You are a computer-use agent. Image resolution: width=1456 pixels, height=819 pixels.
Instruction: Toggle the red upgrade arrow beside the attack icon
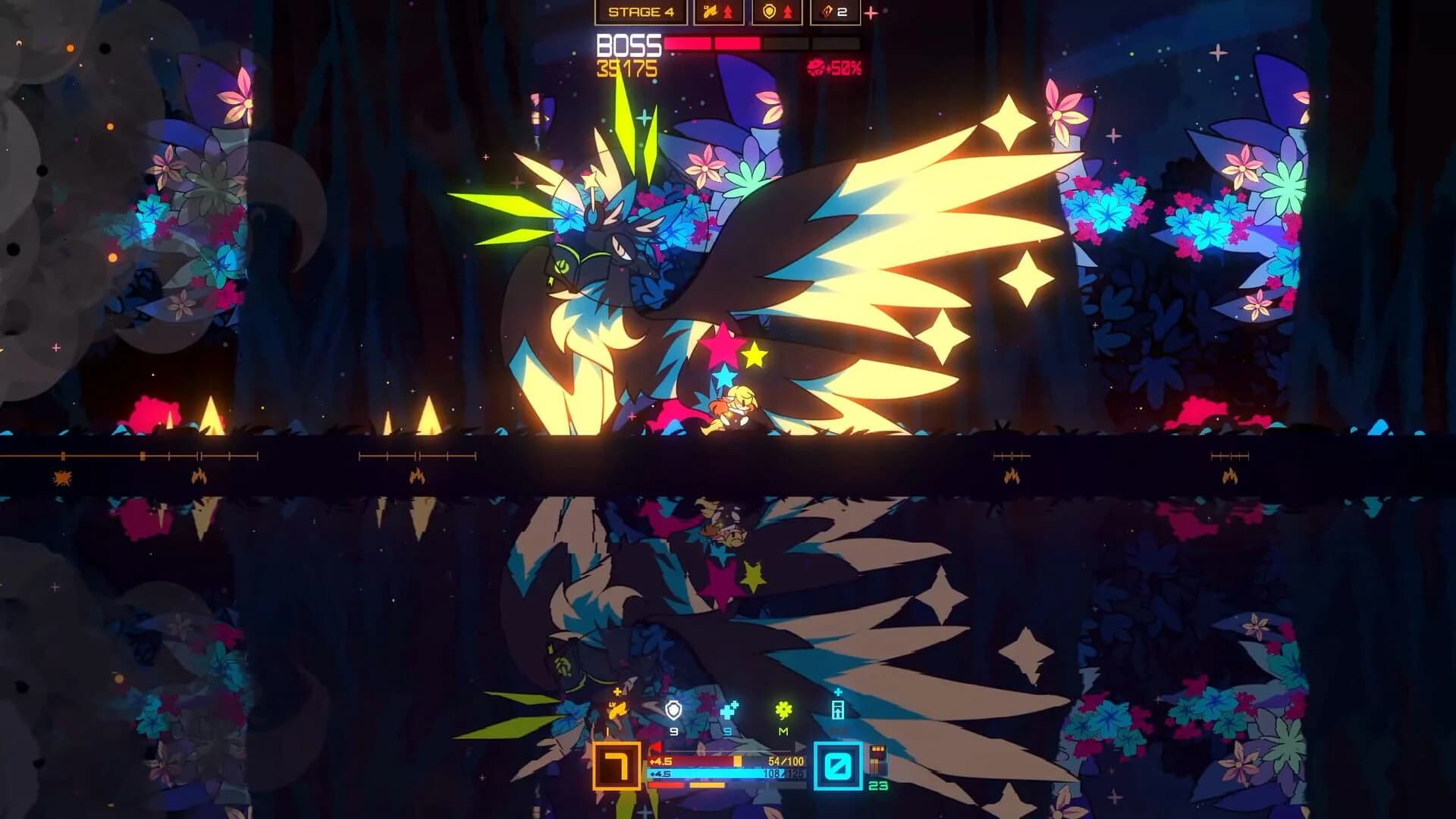[728, 11]
